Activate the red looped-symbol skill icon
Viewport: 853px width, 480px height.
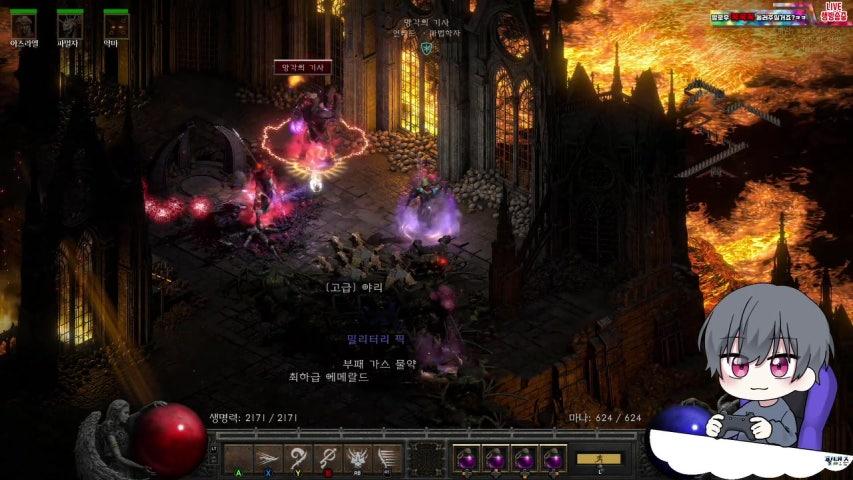pyautogui.click(x=327, y=459)
